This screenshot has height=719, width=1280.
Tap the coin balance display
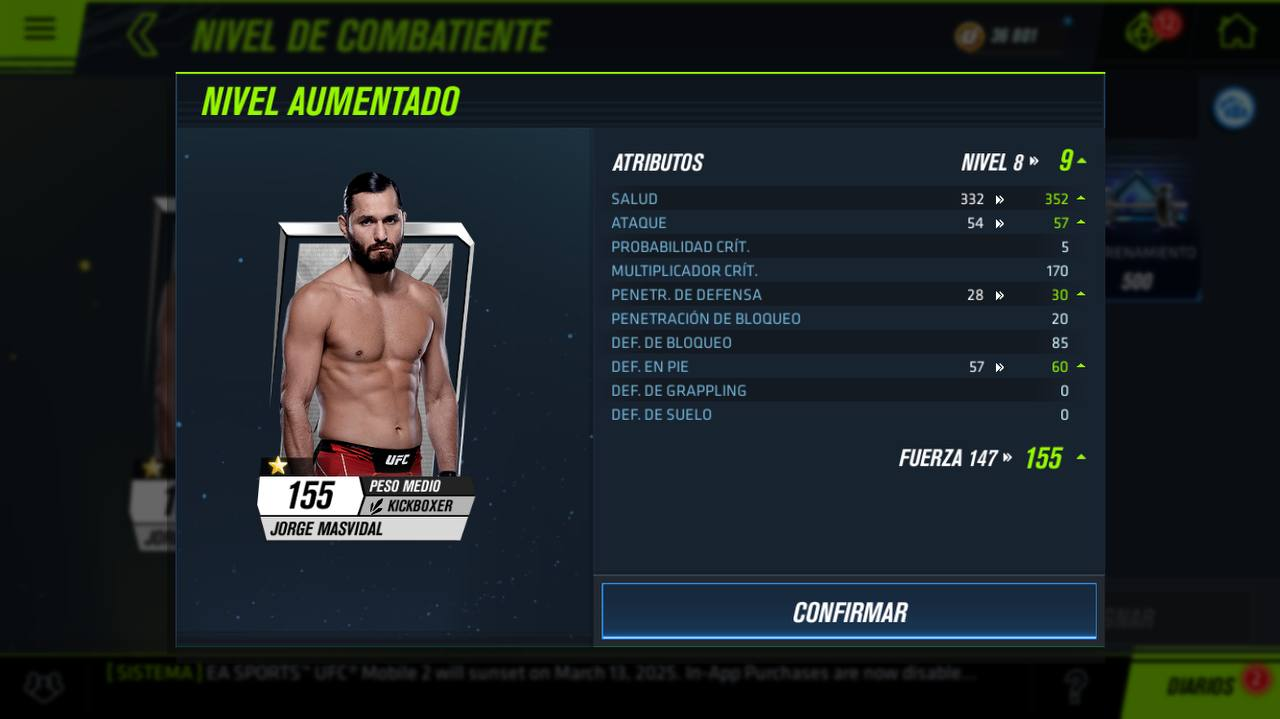point(1000,37)
